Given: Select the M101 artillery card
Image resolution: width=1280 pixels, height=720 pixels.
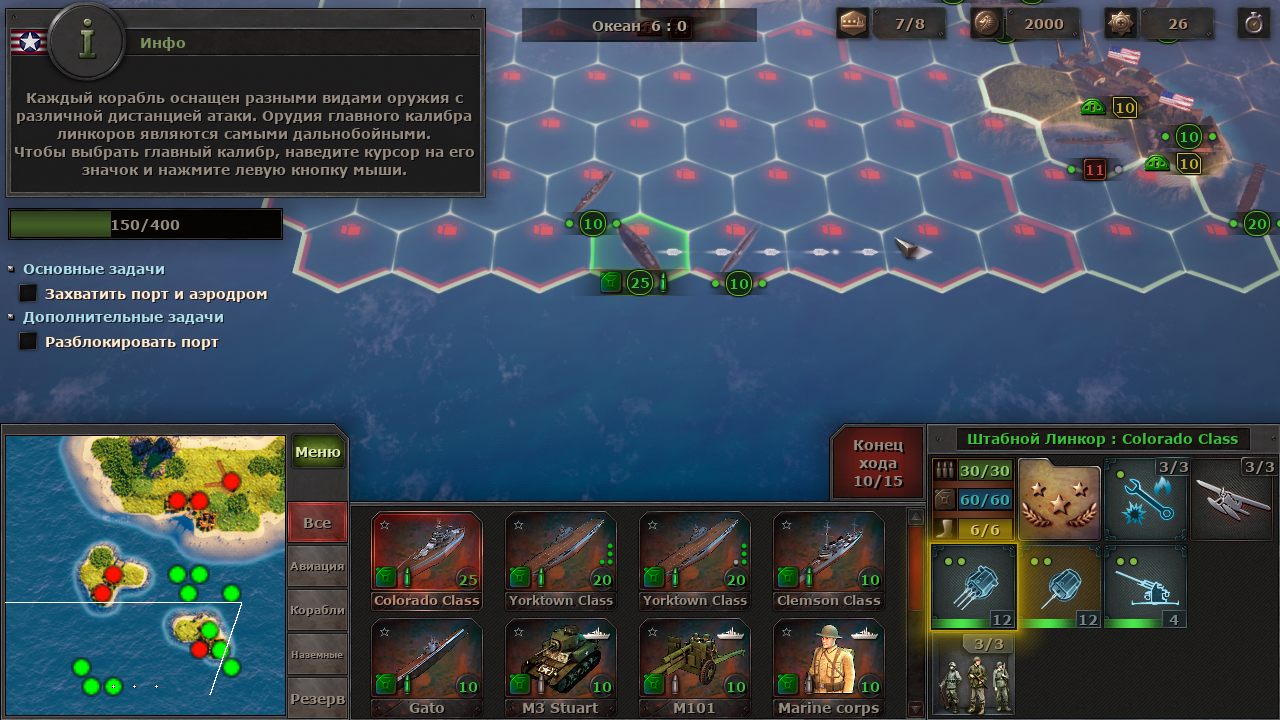Looking at the screenshot, I should [x=694, y=667].
